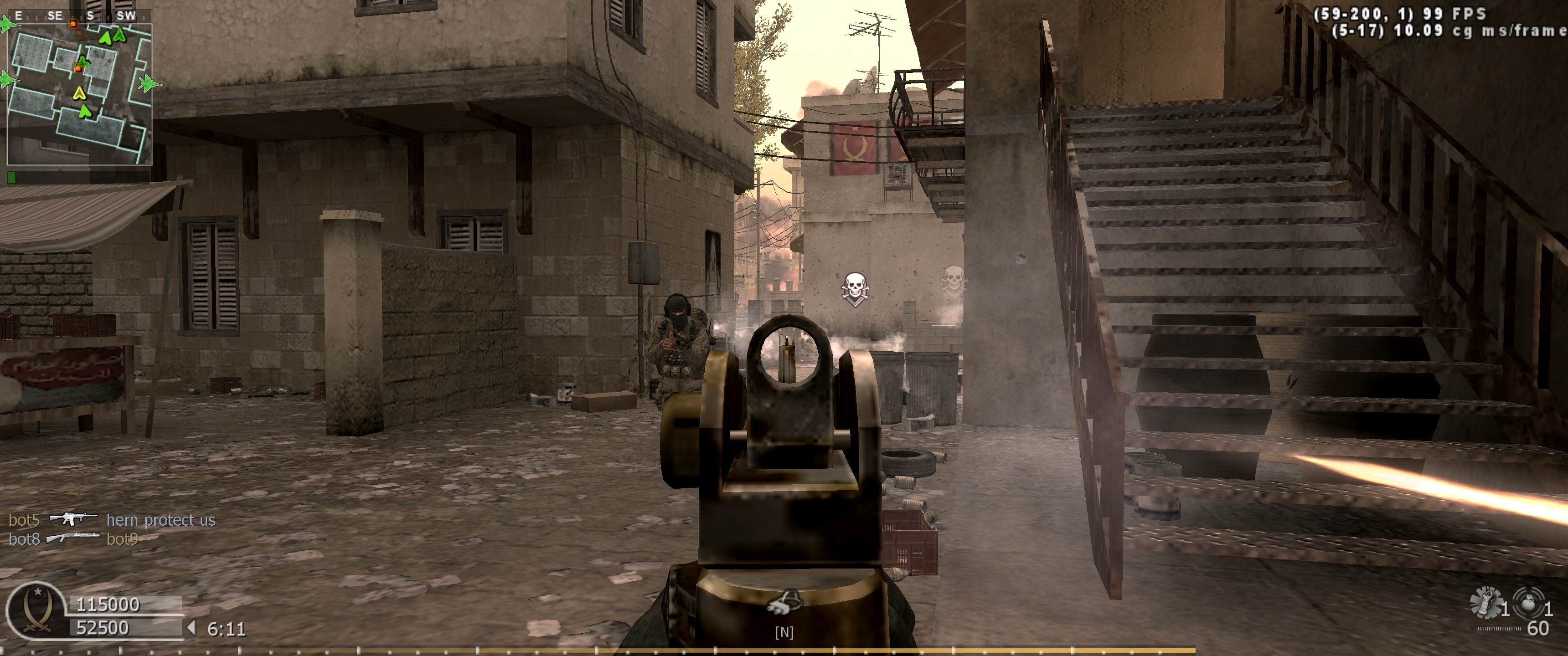Click the night vision goggles icon
The height and width of the screenshot is (656, 1568).
click(784, 602)
